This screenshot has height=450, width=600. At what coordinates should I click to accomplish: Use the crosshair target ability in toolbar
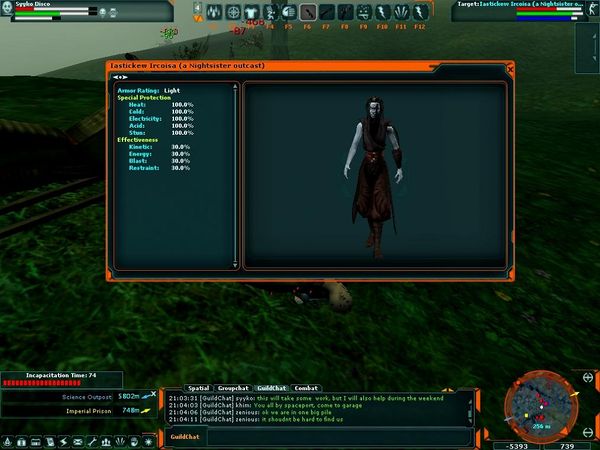point(233,12)
